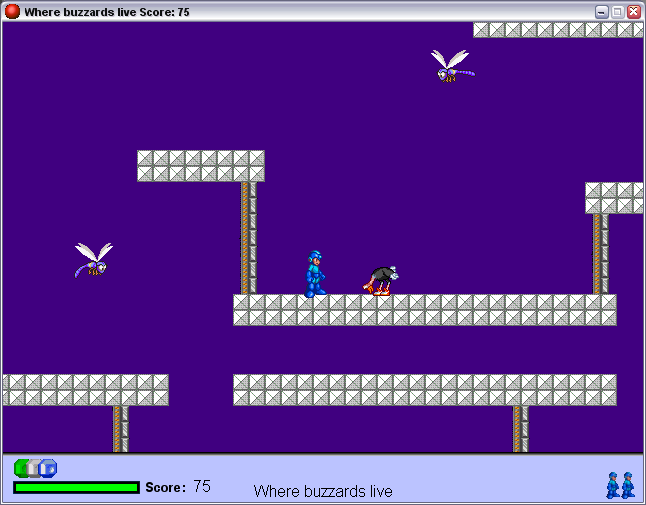This screenshot has height=505, width=646.
Task: Minimize the game window
Action: 602,12
